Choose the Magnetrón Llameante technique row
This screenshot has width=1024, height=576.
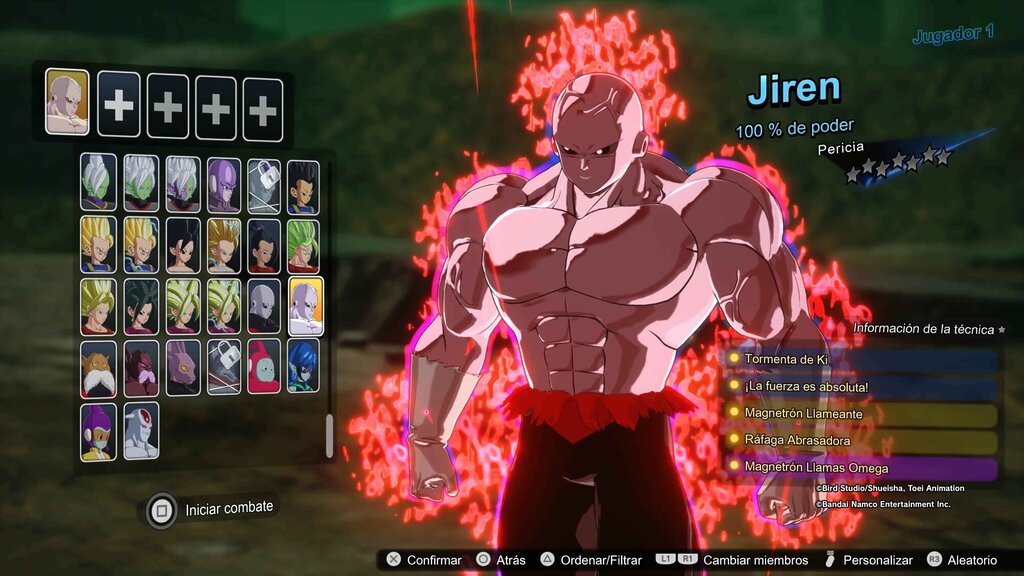click(862, 413)
